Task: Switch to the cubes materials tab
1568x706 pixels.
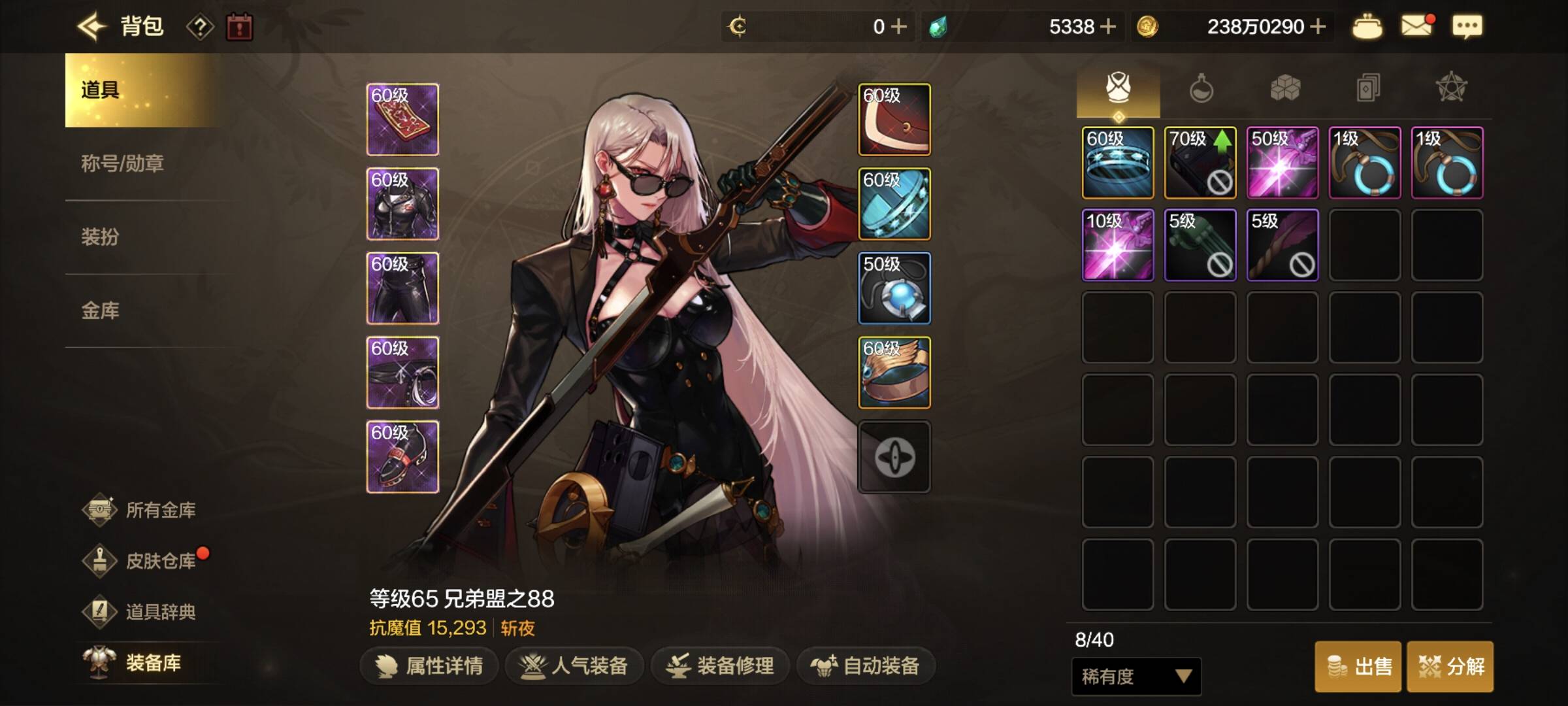Action: coord(1284,88)
